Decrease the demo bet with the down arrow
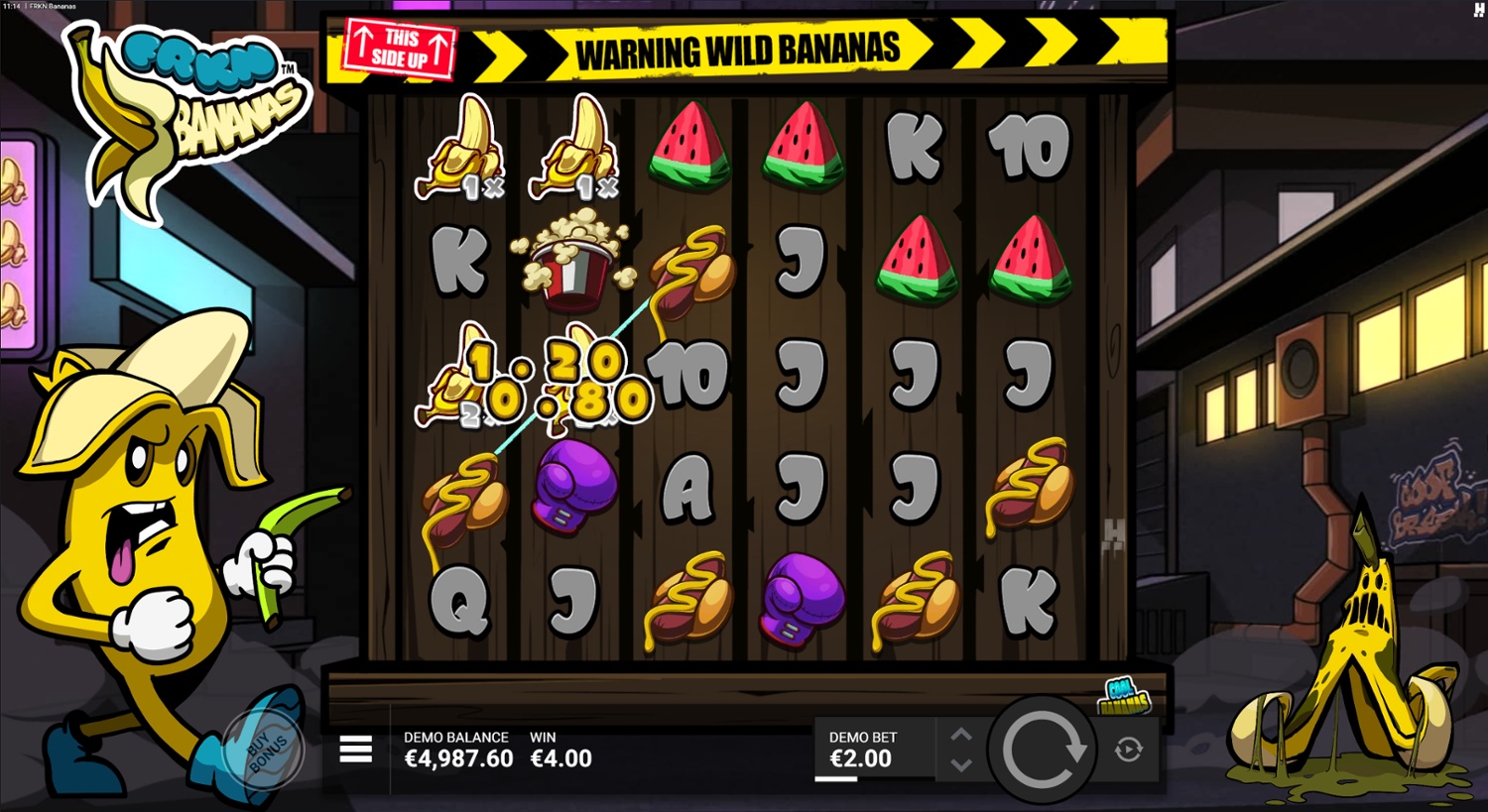 tap(960, 764)
